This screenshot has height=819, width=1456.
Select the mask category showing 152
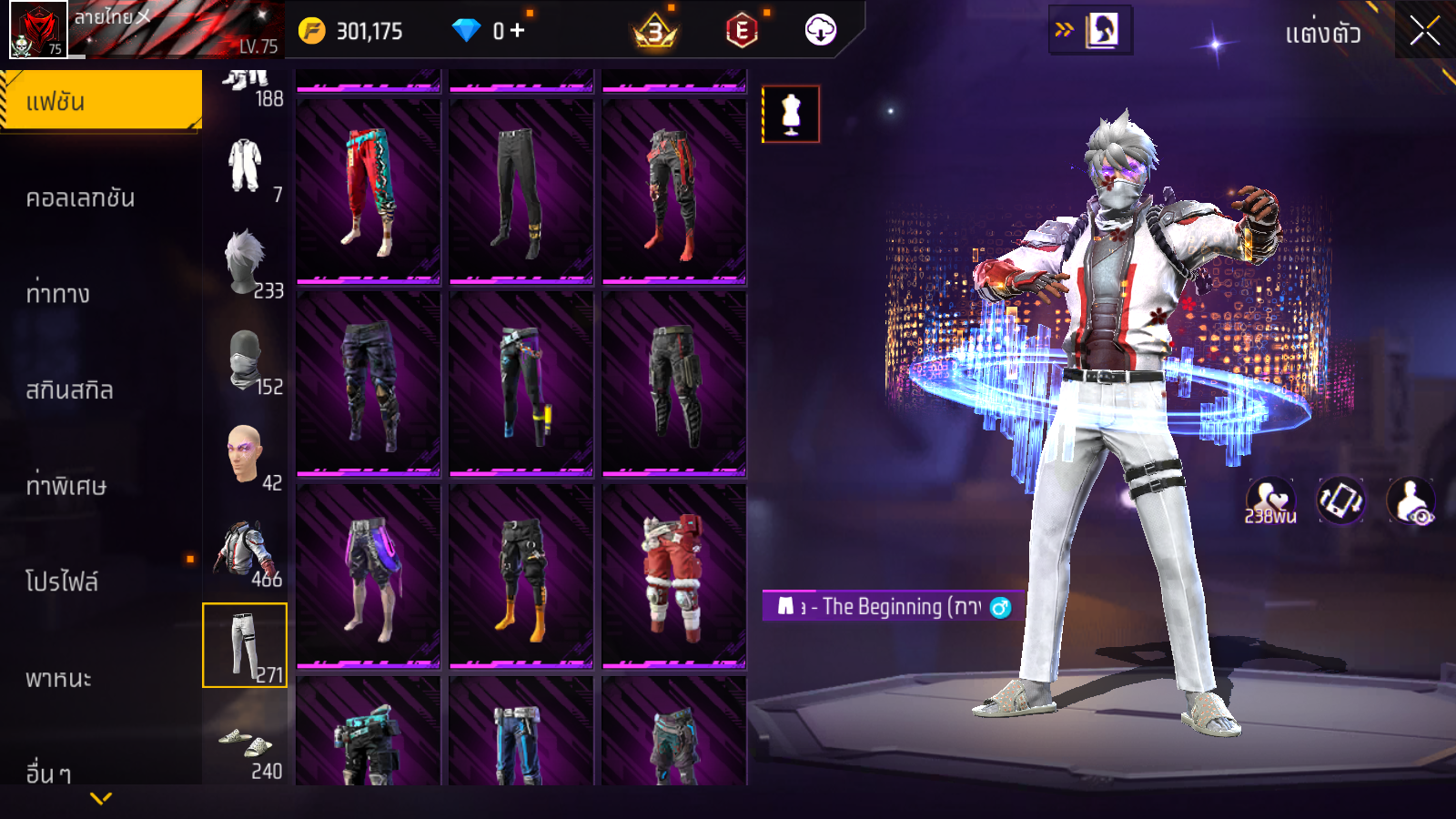tap(245, 360)
